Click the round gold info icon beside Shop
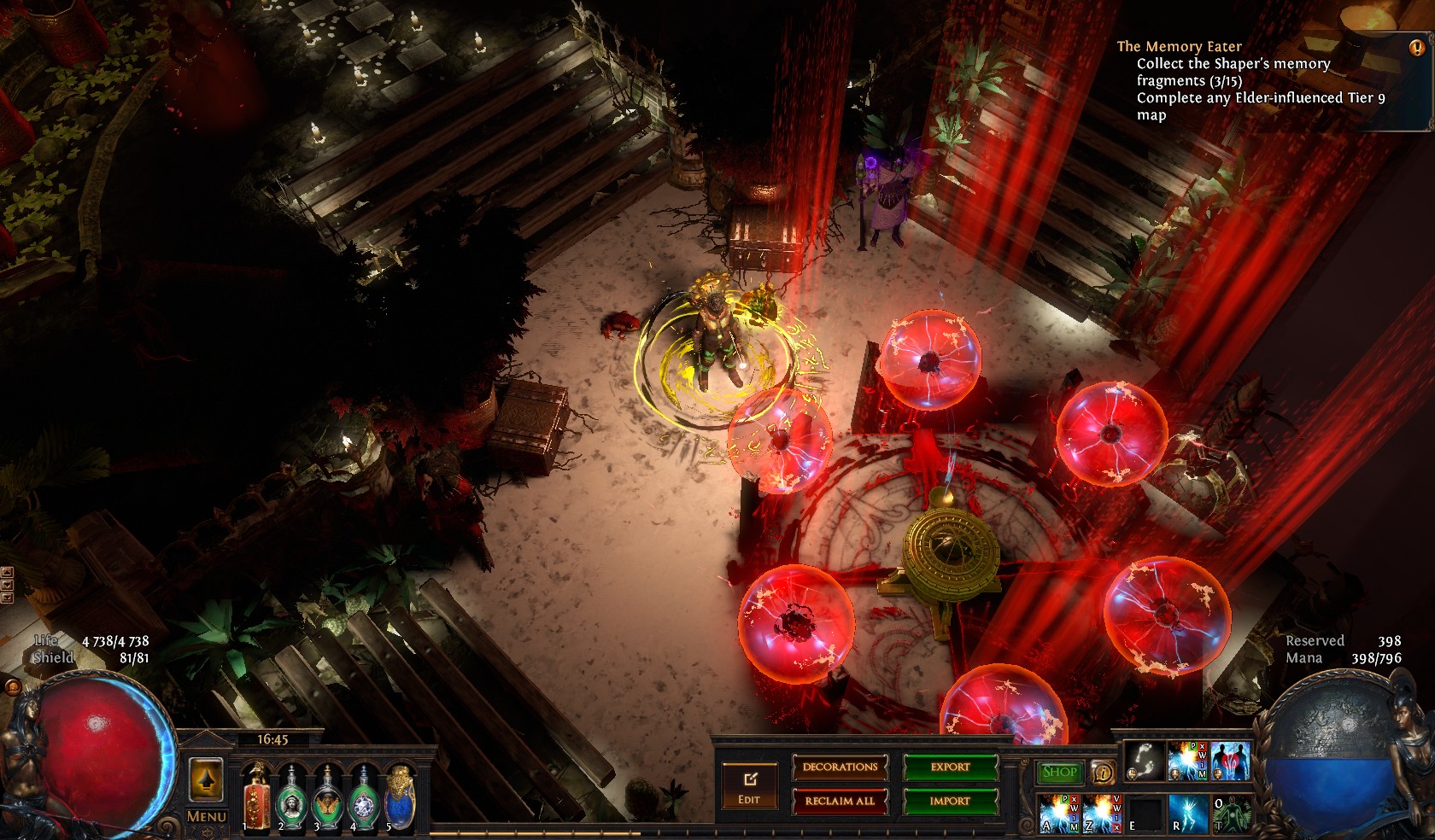Image resolution: width=1435 pixels, height=840 pixels. coord(1103,773)
